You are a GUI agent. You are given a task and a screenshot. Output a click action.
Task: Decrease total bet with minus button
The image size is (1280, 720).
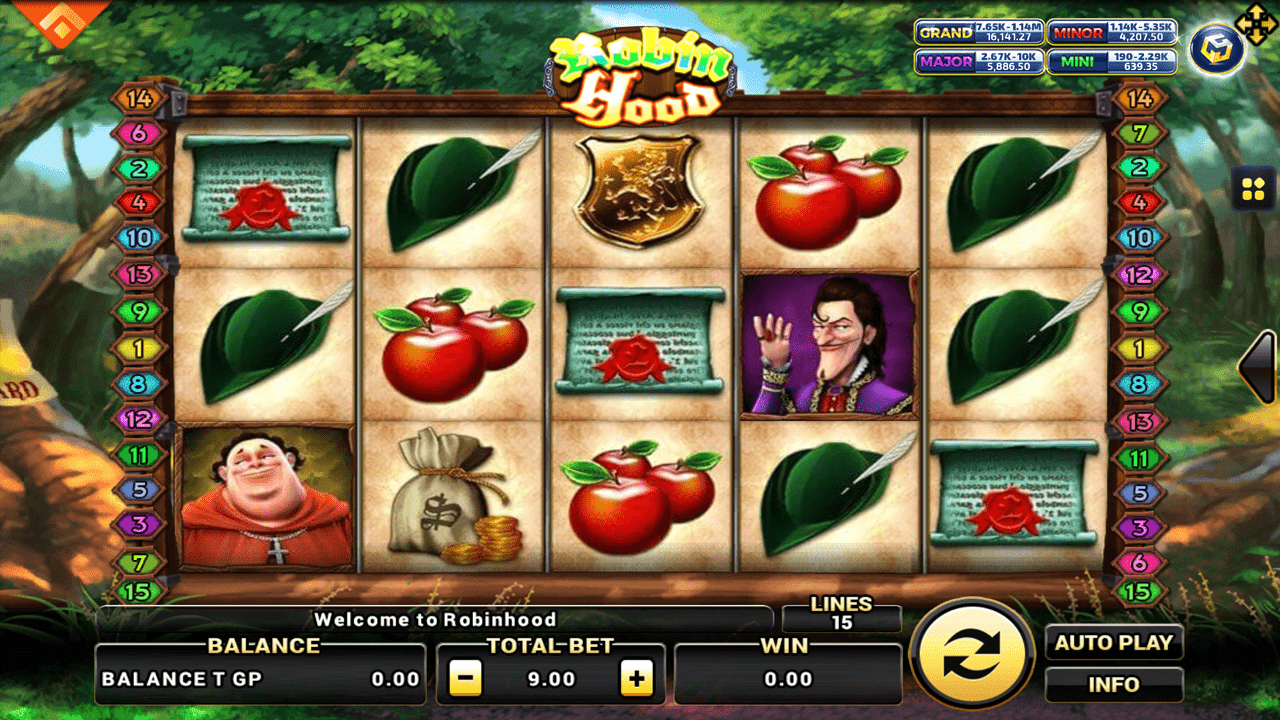pyautogui.click(x=465, y=679)
